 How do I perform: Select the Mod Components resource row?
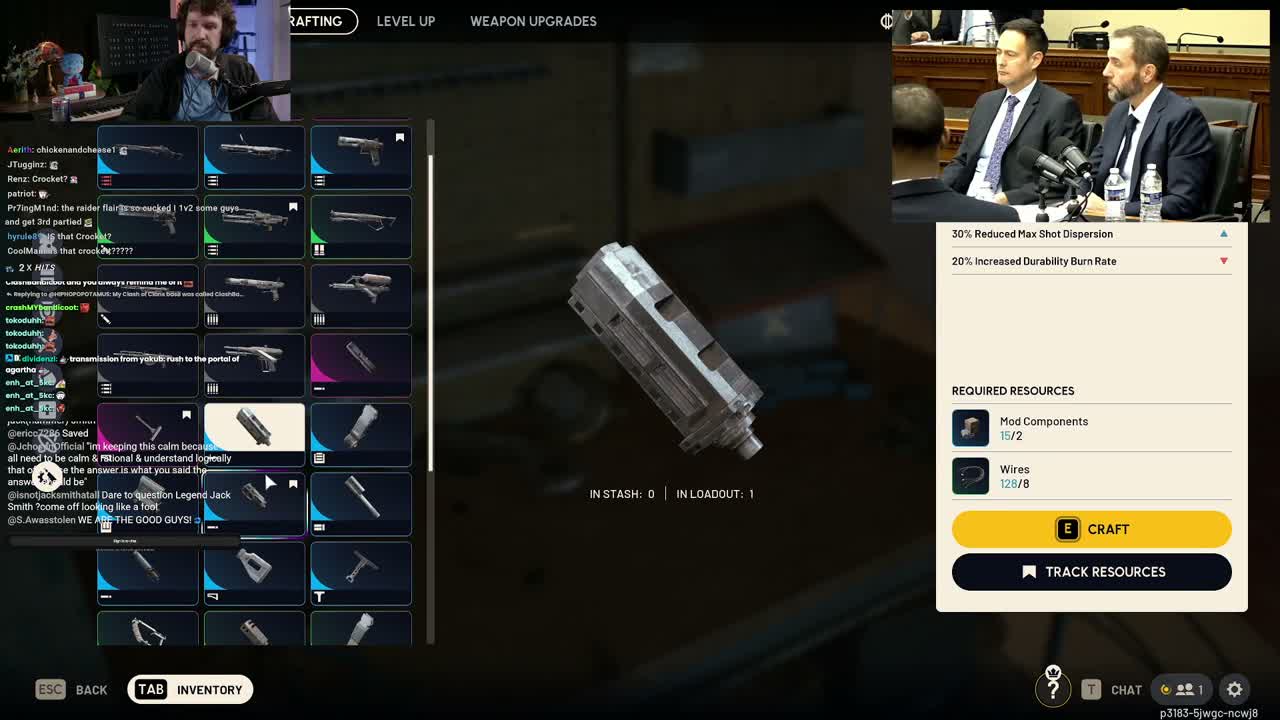(1091, 428)
